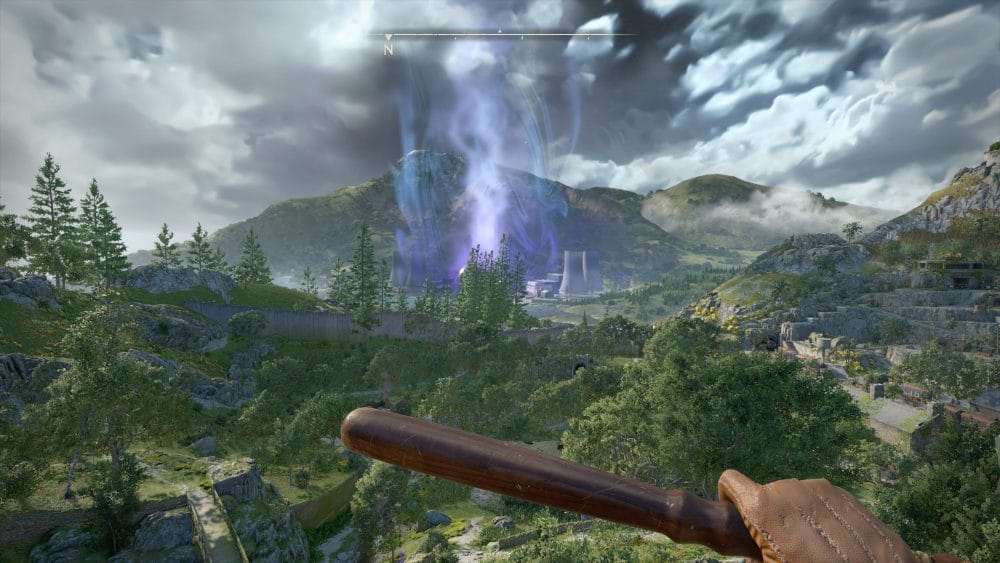1000x563 pixels.
Task: Click the north marker on the compass
Action: click(388, 46)
